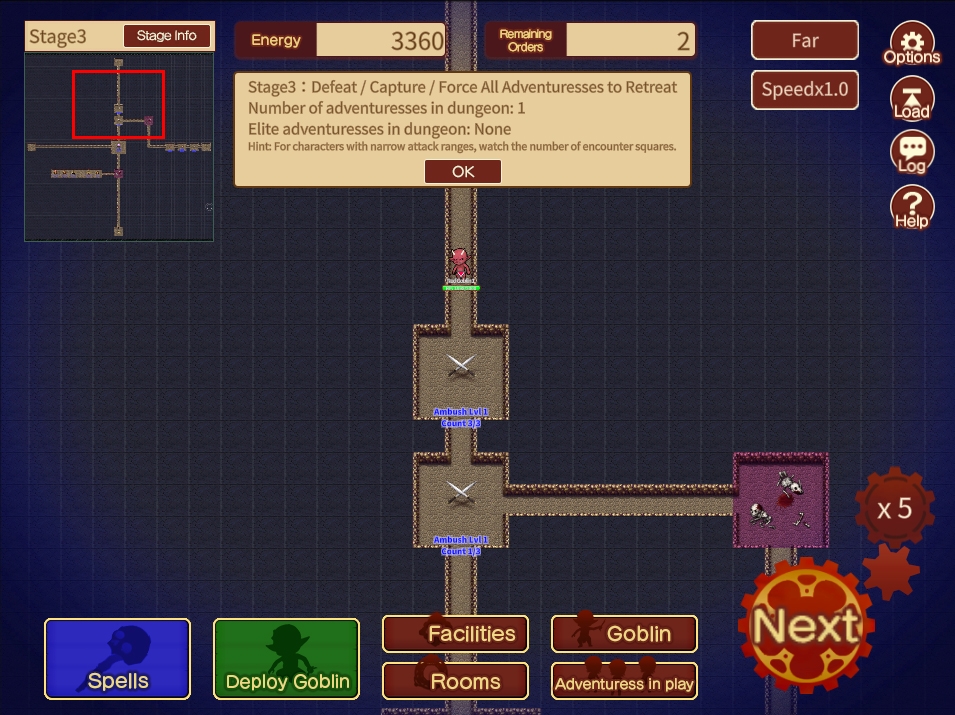Open the Load game menu
Viewport: 955px width, 715px height.
coord(911,100)
